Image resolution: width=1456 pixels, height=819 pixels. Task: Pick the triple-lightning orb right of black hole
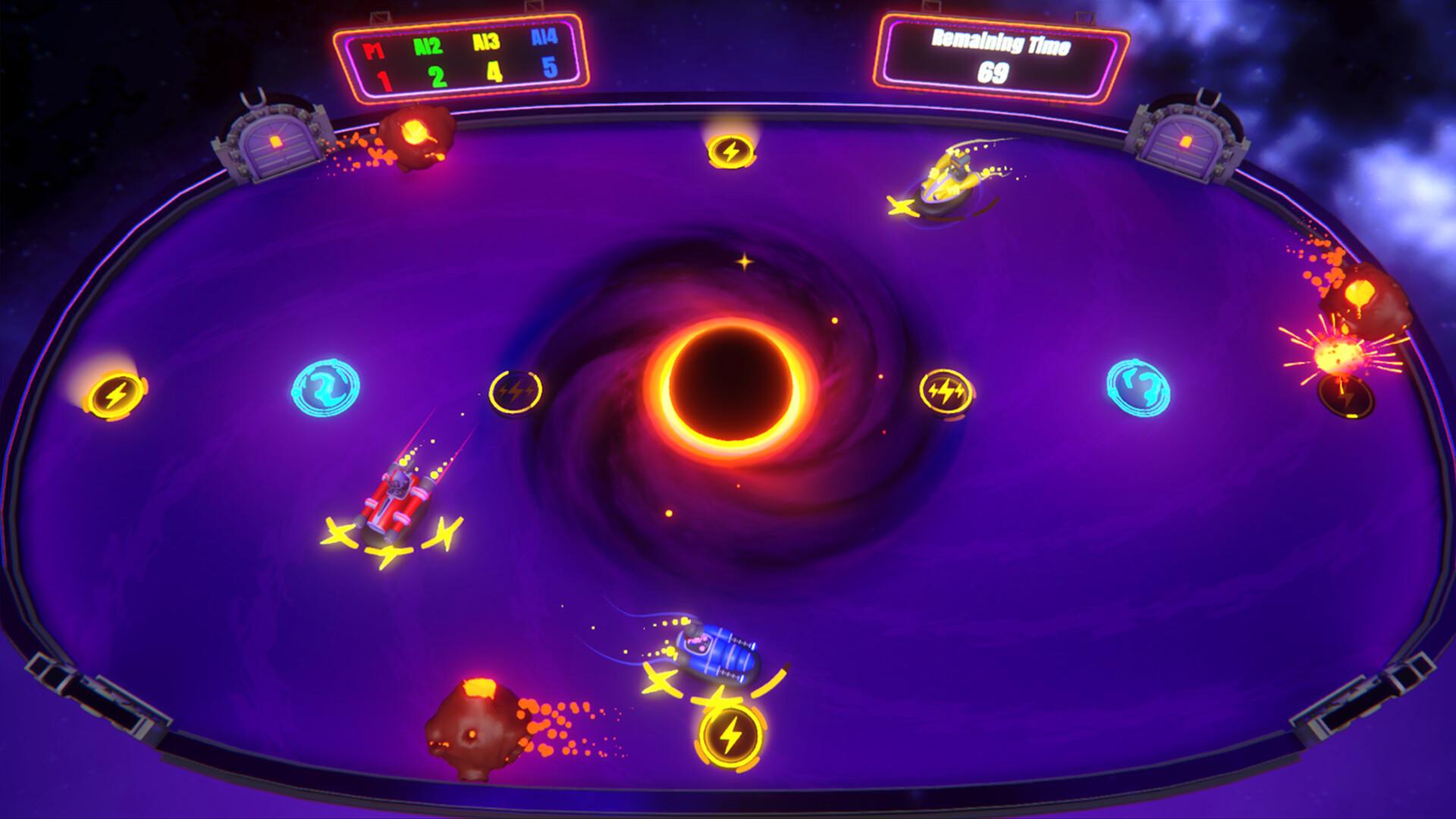pos(946,391)
